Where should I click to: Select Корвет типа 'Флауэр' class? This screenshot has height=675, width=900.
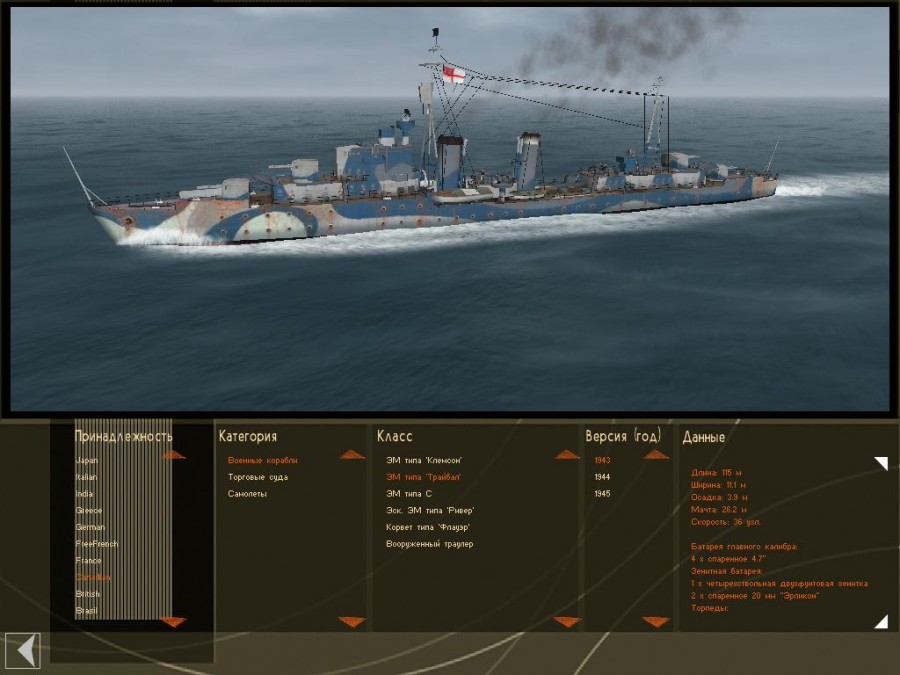[x=427, y=527]
